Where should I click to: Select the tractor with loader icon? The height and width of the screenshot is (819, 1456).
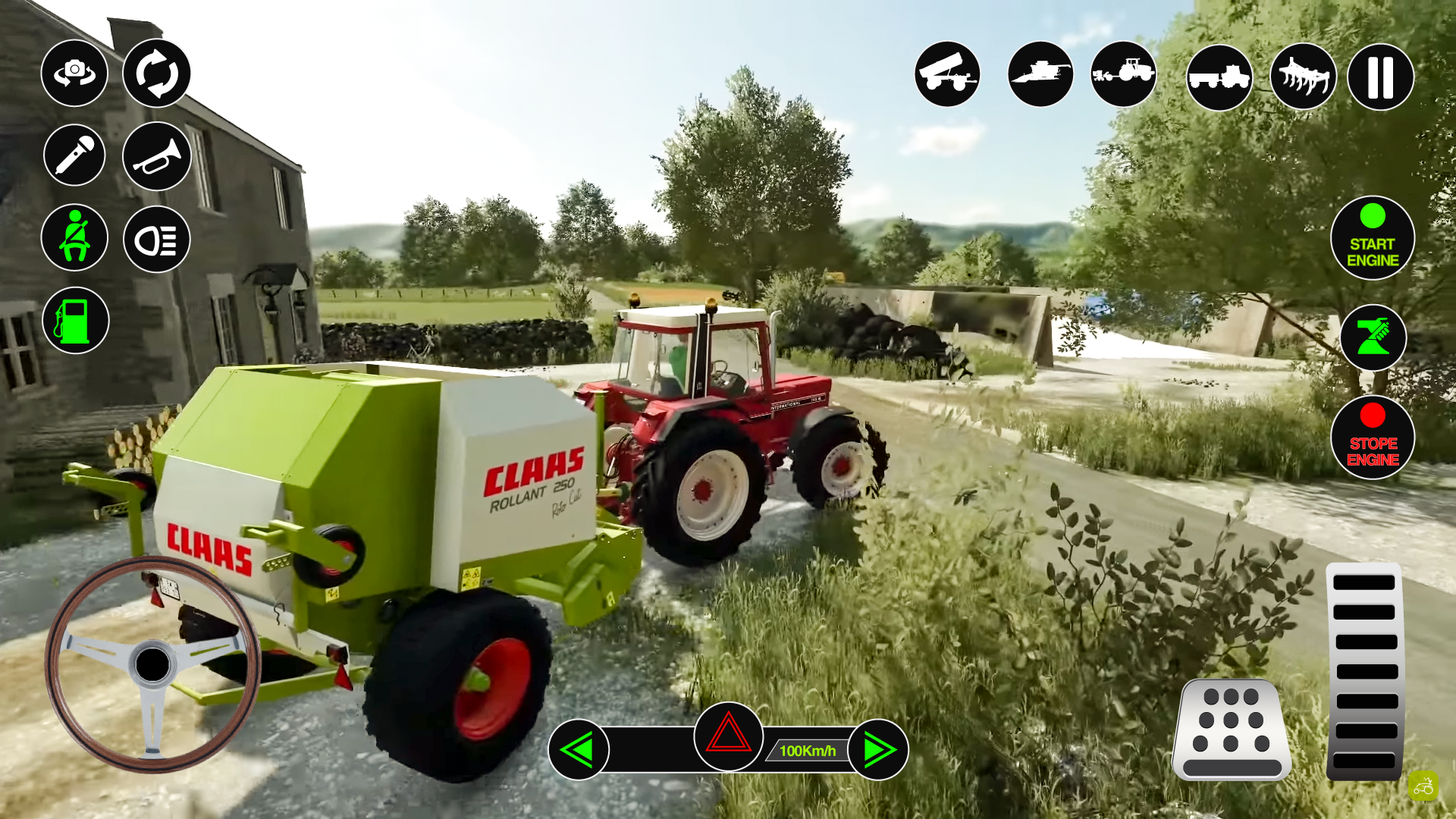(x=1124, y=76)
